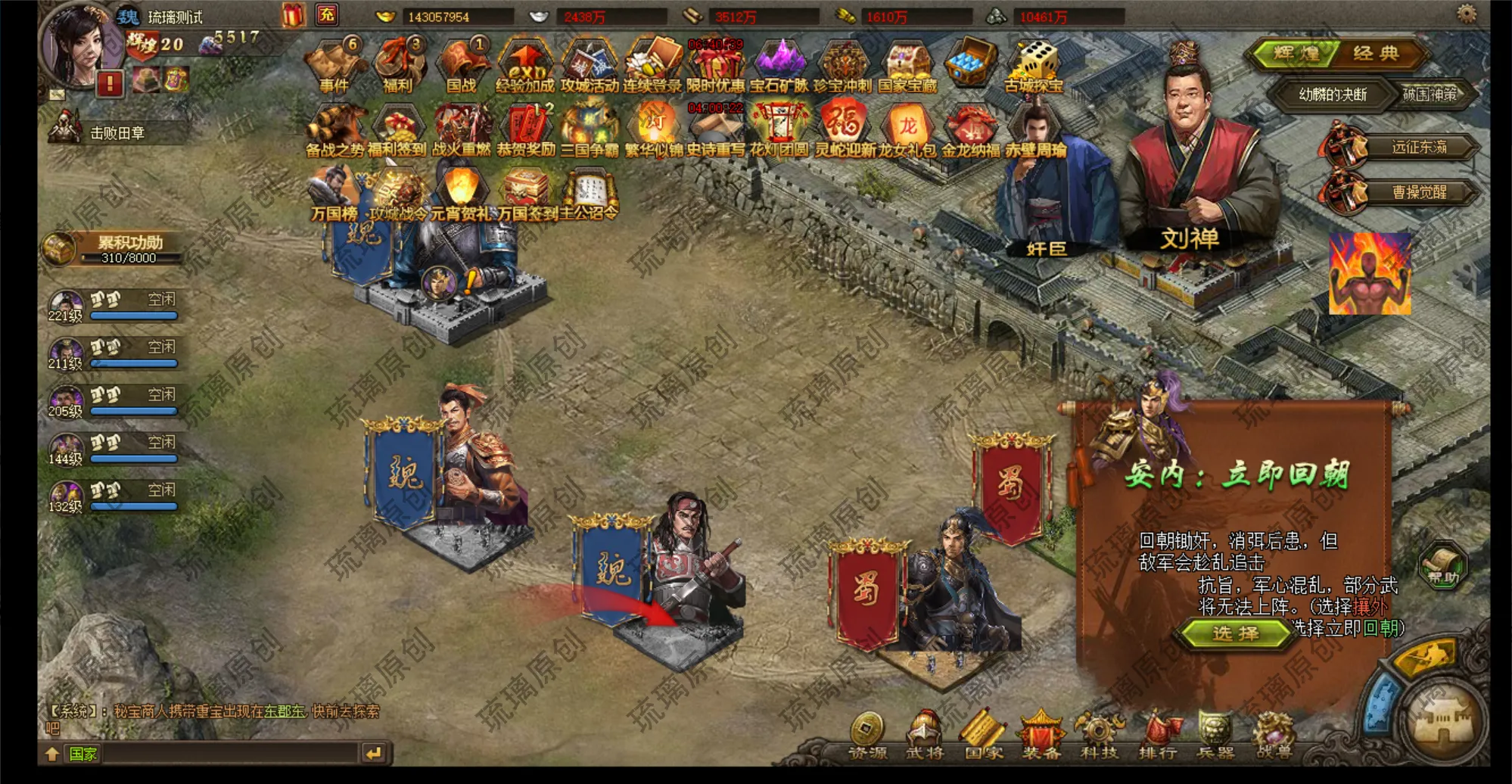The height and width of the screenshot is (784, 1512).
Task: Open the 福利 welfare icon
Action: [x=397, y=65]
